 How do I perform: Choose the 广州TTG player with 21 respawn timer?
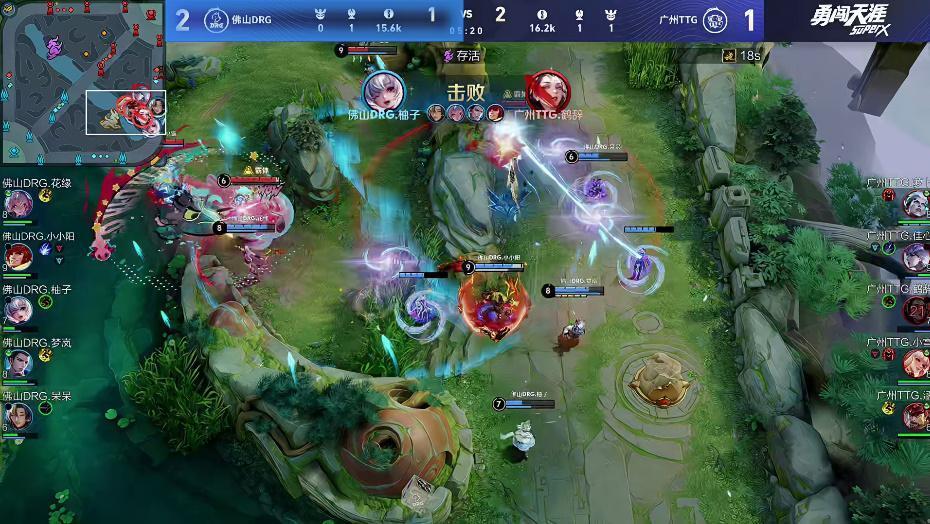pos(914,310)
